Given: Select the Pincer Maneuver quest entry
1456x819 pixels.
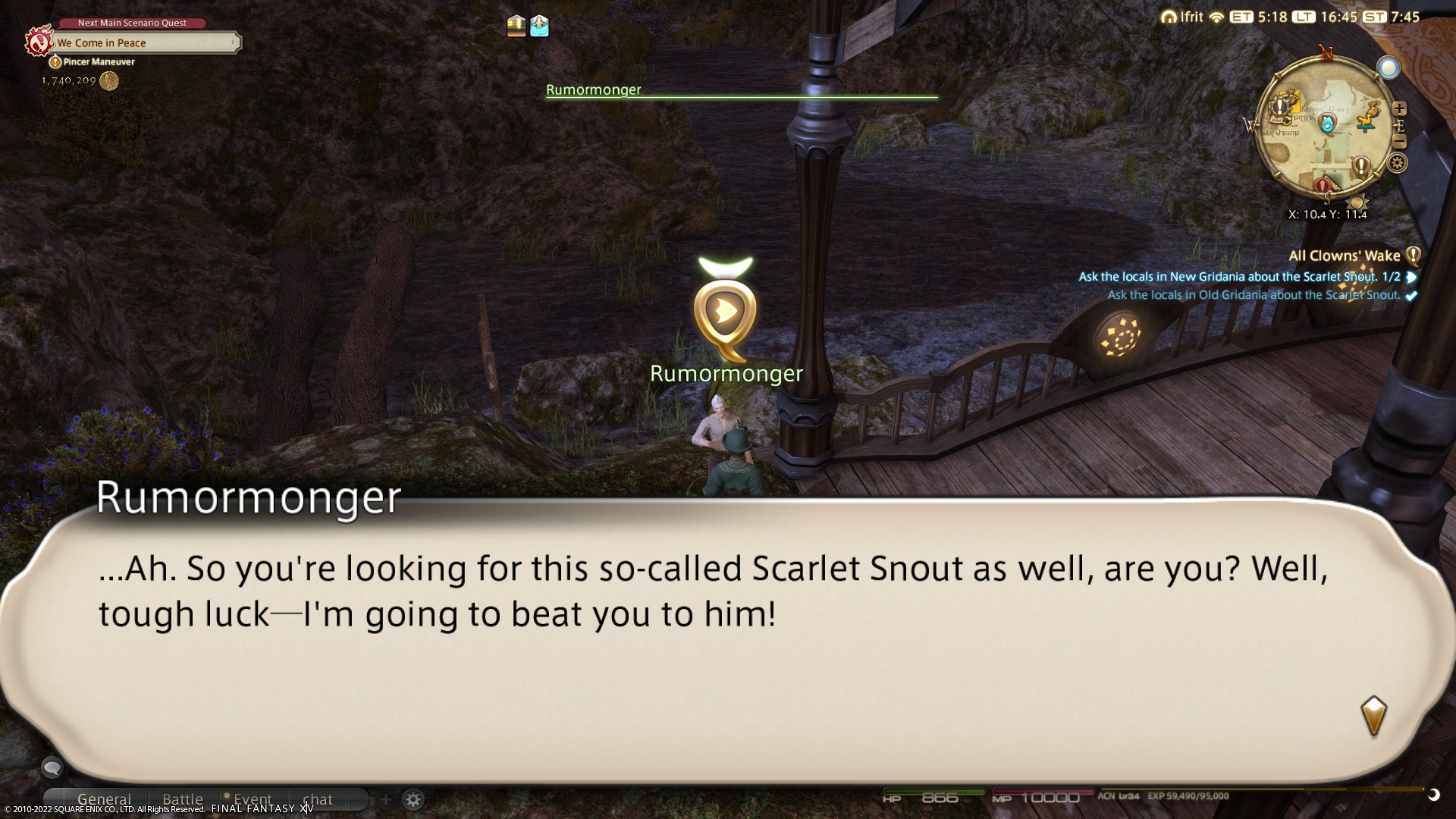Looking at the screenshot, I should point(99,62).
